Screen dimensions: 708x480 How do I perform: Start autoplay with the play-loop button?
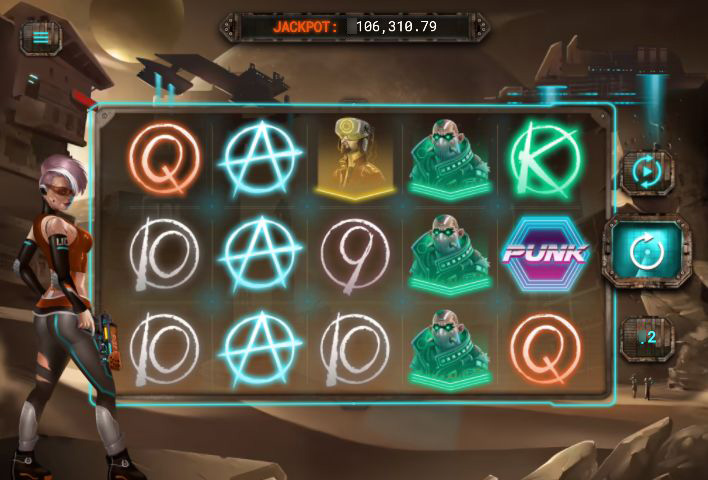pyautogui.click(x=647, y=171)
